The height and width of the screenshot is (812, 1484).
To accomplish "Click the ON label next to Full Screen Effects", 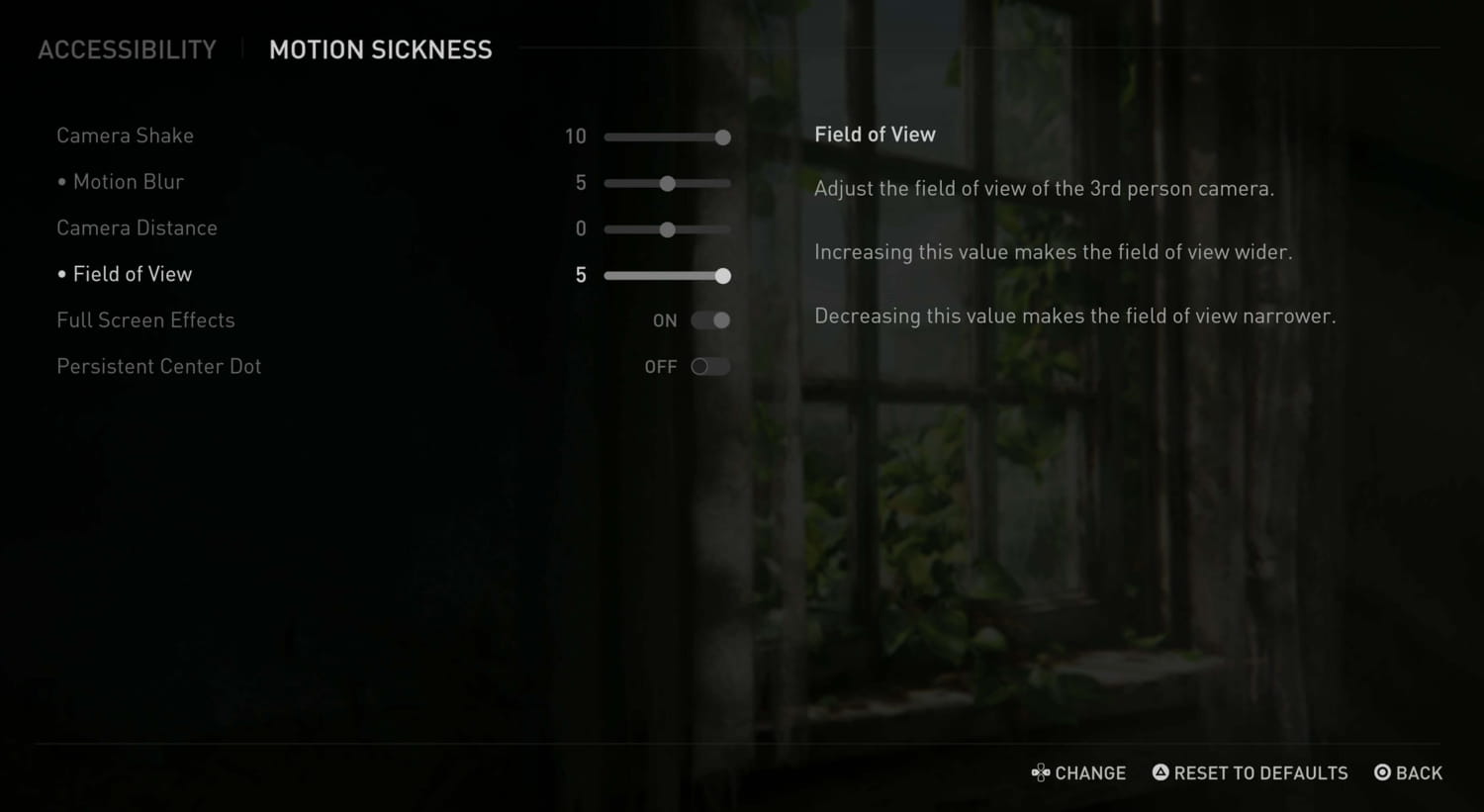I will [664, 320].
